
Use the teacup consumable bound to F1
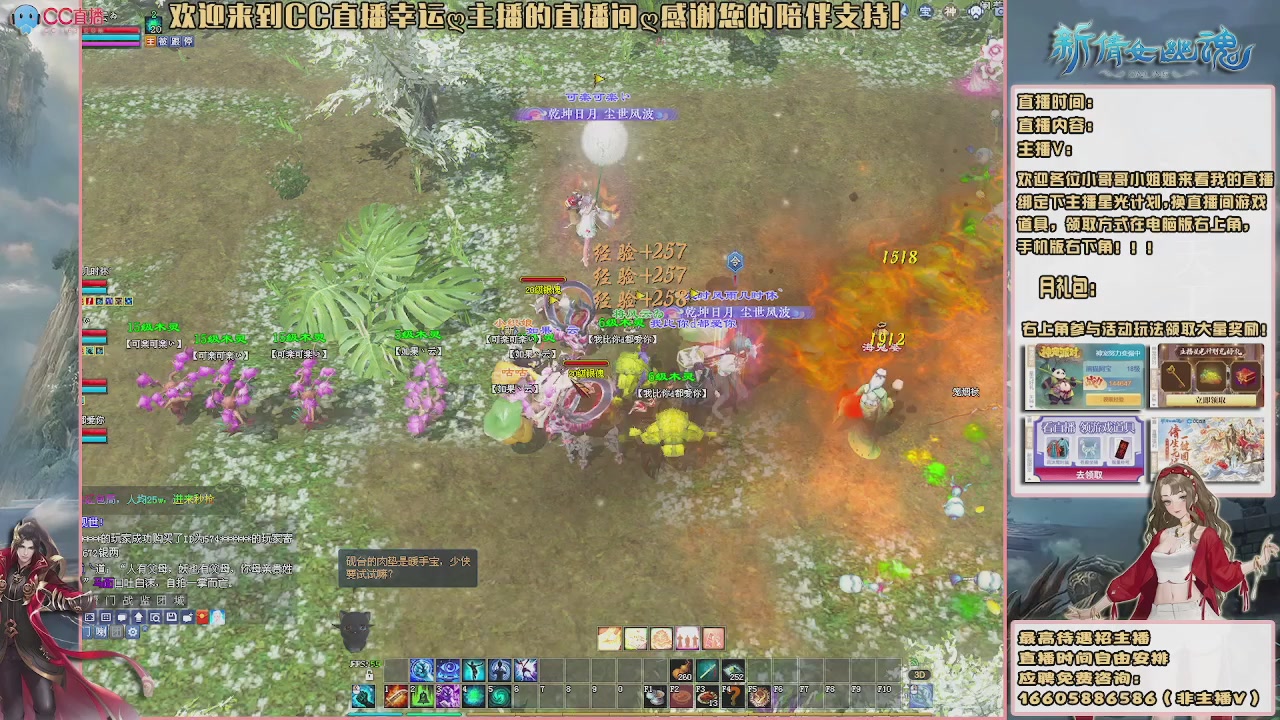click(x=654, y=694)
